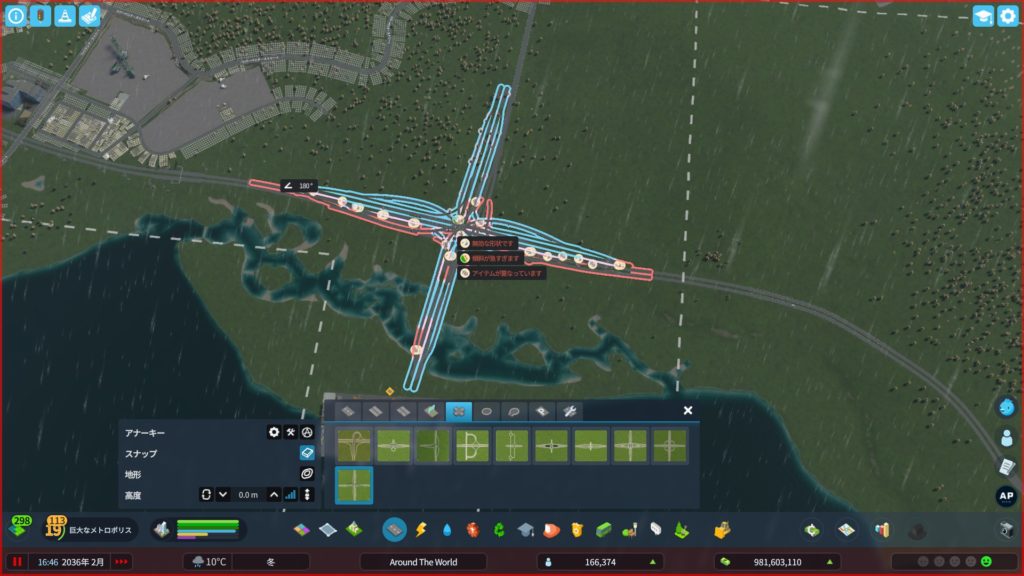Activate the bulldozer tool
Screen dimensions: 1024x576
1007,529
